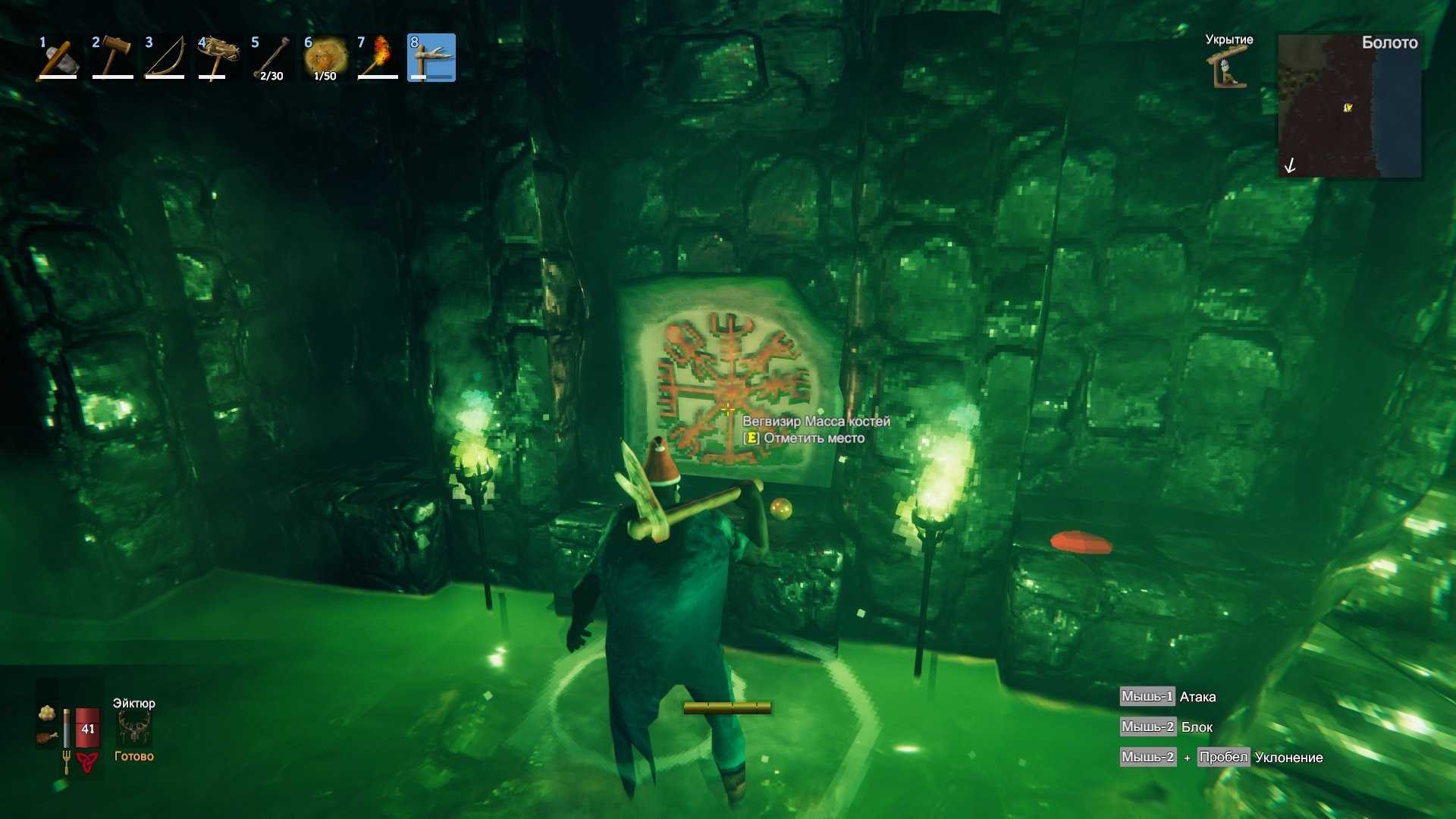Image resolution: width=1456 pixels, height=819 pixels.
Task: Equip the wooden hammer in slot 2
Action: (x=112, y=58)
